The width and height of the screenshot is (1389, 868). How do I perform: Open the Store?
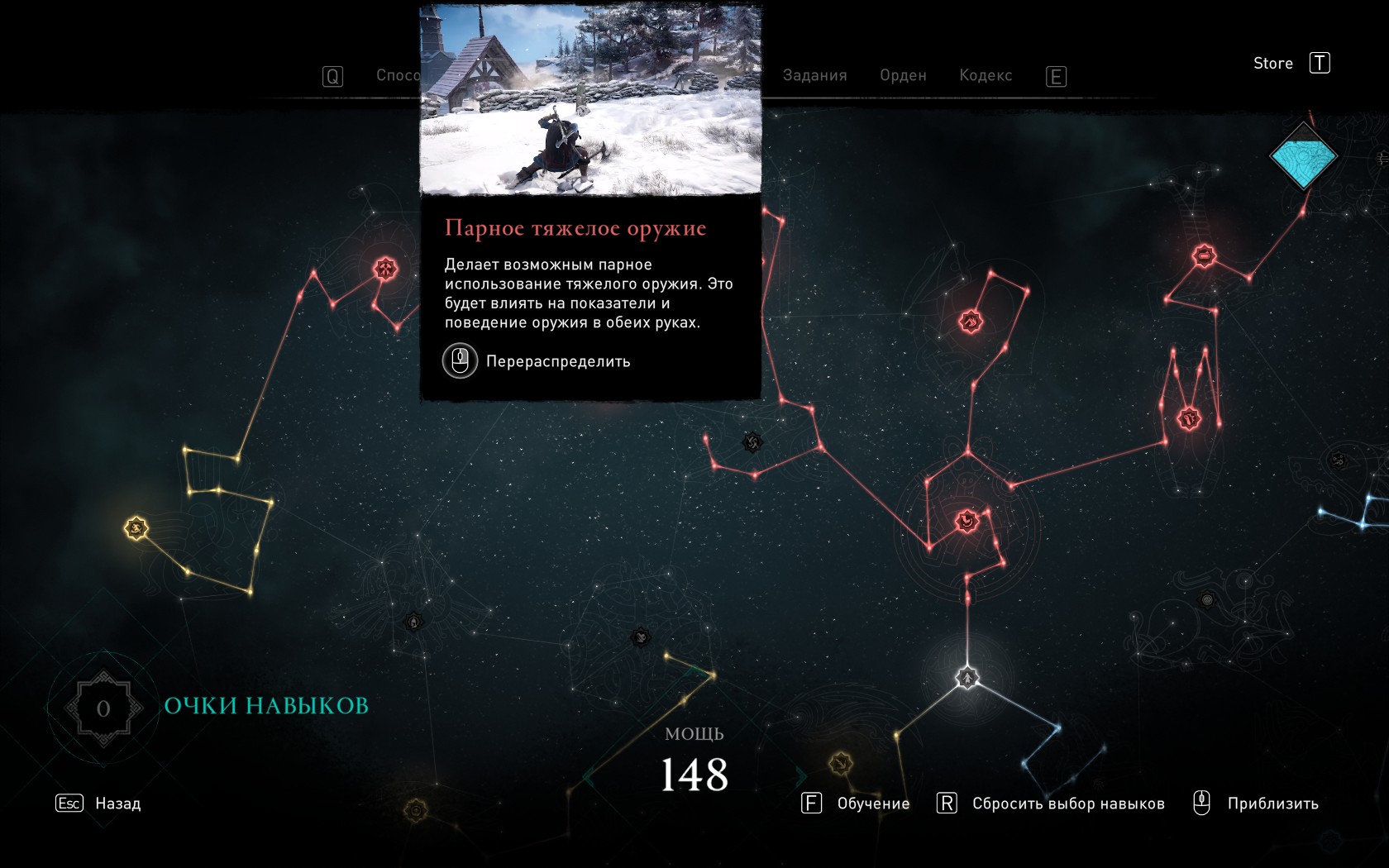(x=1273, y=64)
